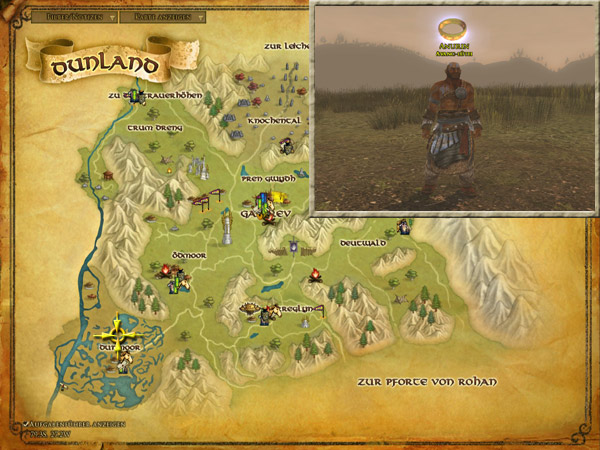Viewport: 600px width, 450px height.
Task: Click the NPC marker below Knochental
Action: [x=286, y=146]
